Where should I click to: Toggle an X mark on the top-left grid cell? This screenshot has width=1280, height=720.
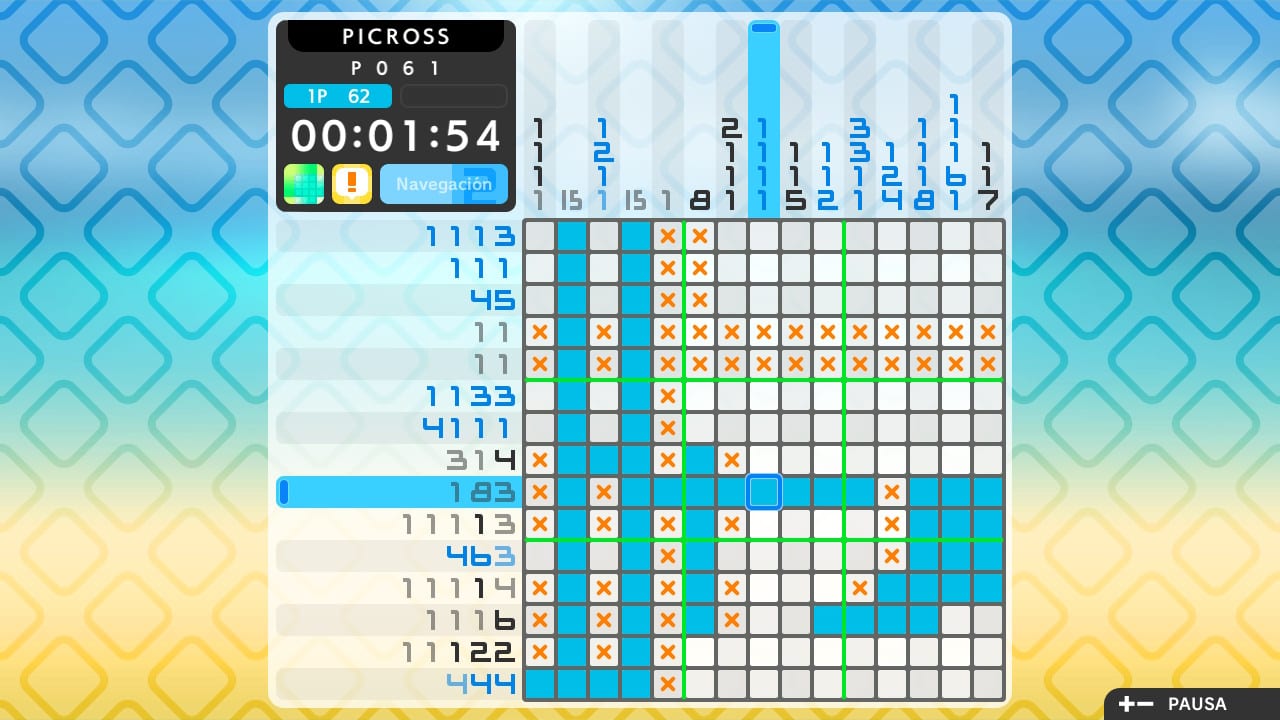[x=540, y=236]
